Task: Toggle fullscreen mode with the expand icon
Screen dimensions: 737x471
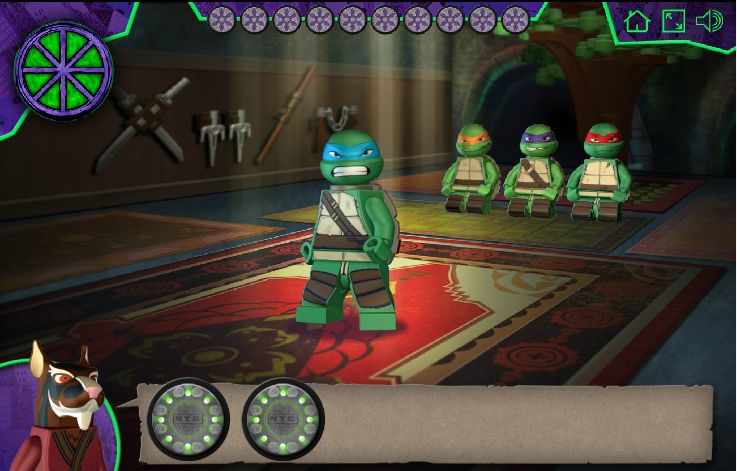Action: coord(673,21)
